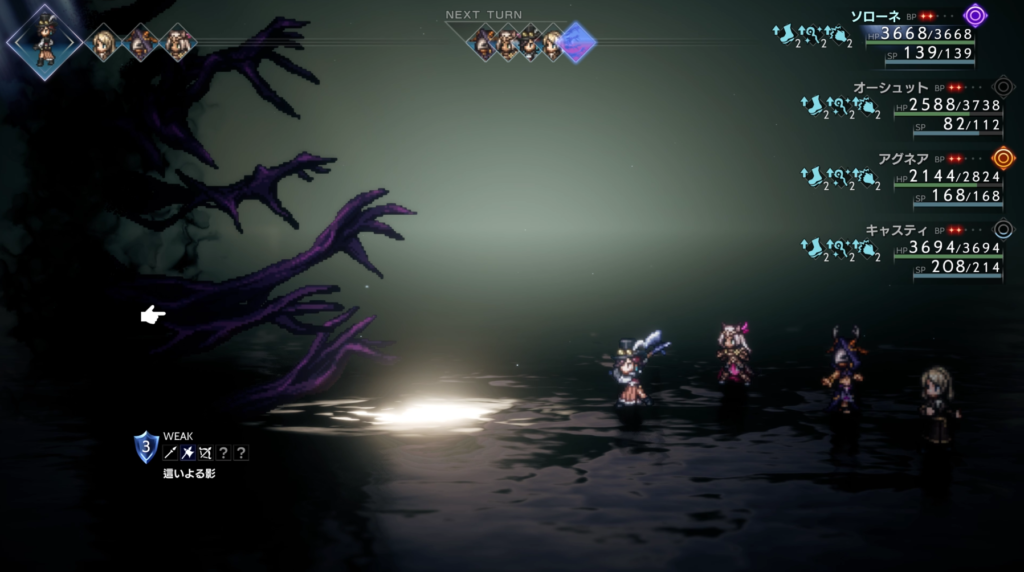Click the spear weakness icon
The width and height of the screenshot is (1024, 572).
[x=170, y=453]
